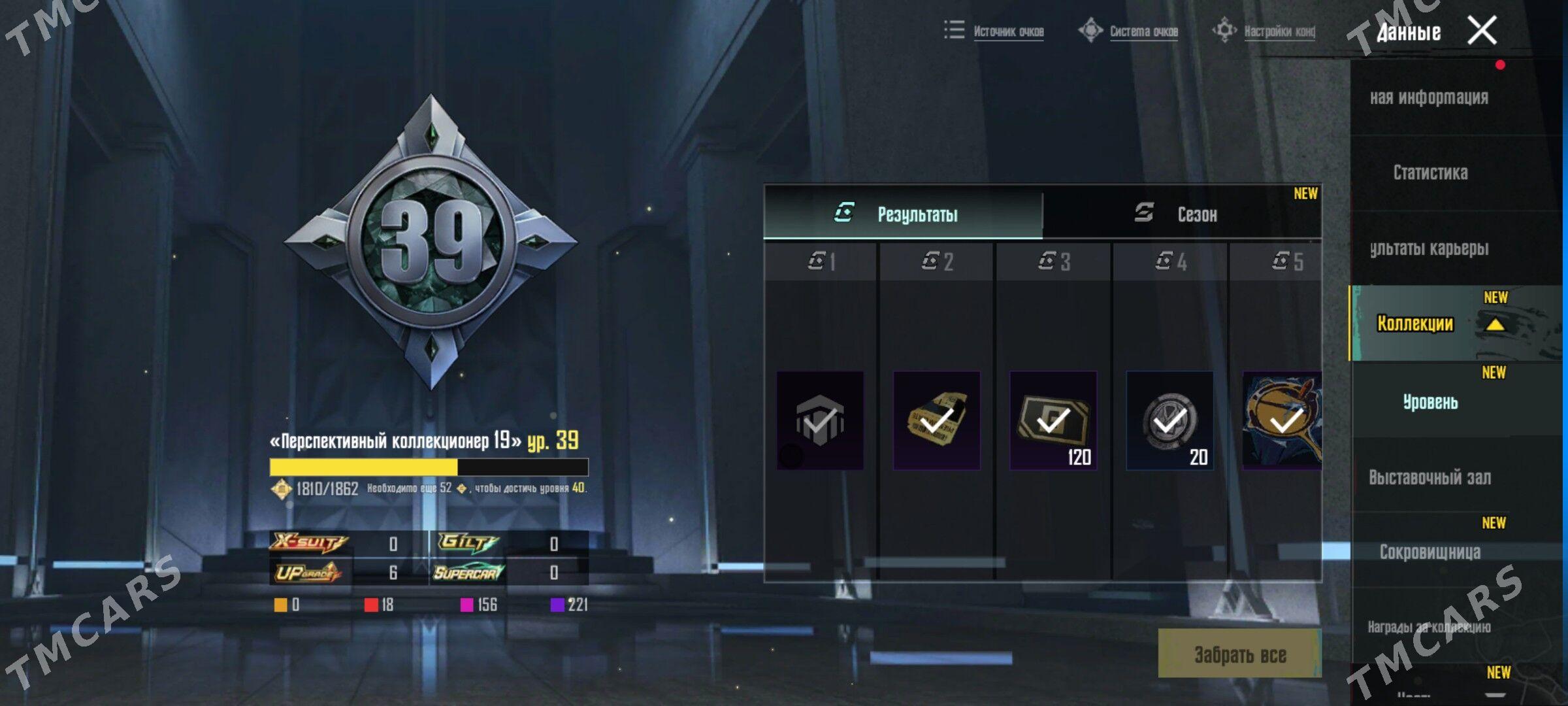Image resolution: width=1568 pixels, height=706 pixels.
Task: Switch to the Результаты tab
Action: click(904, 214)
